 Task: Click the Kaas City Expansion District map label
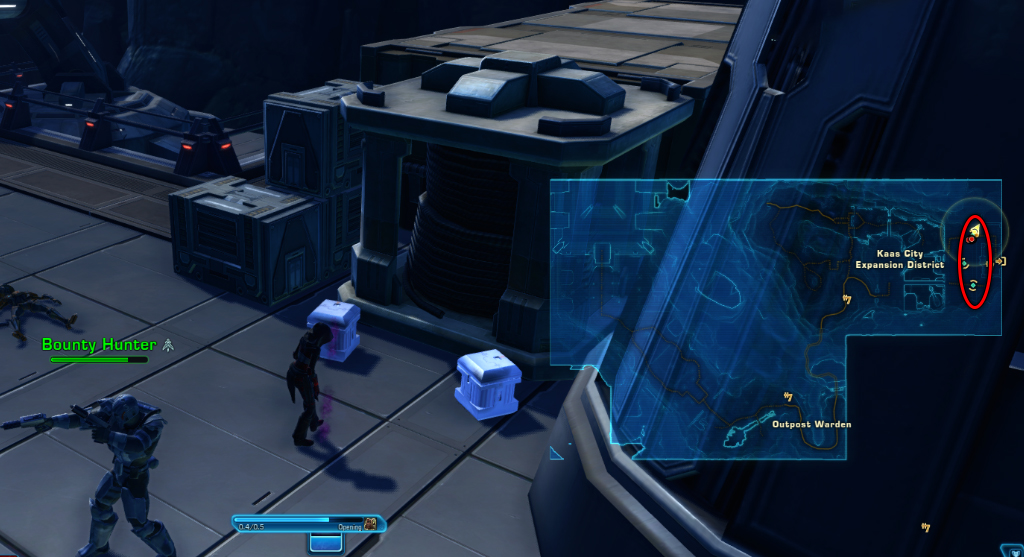coord(899,259)
